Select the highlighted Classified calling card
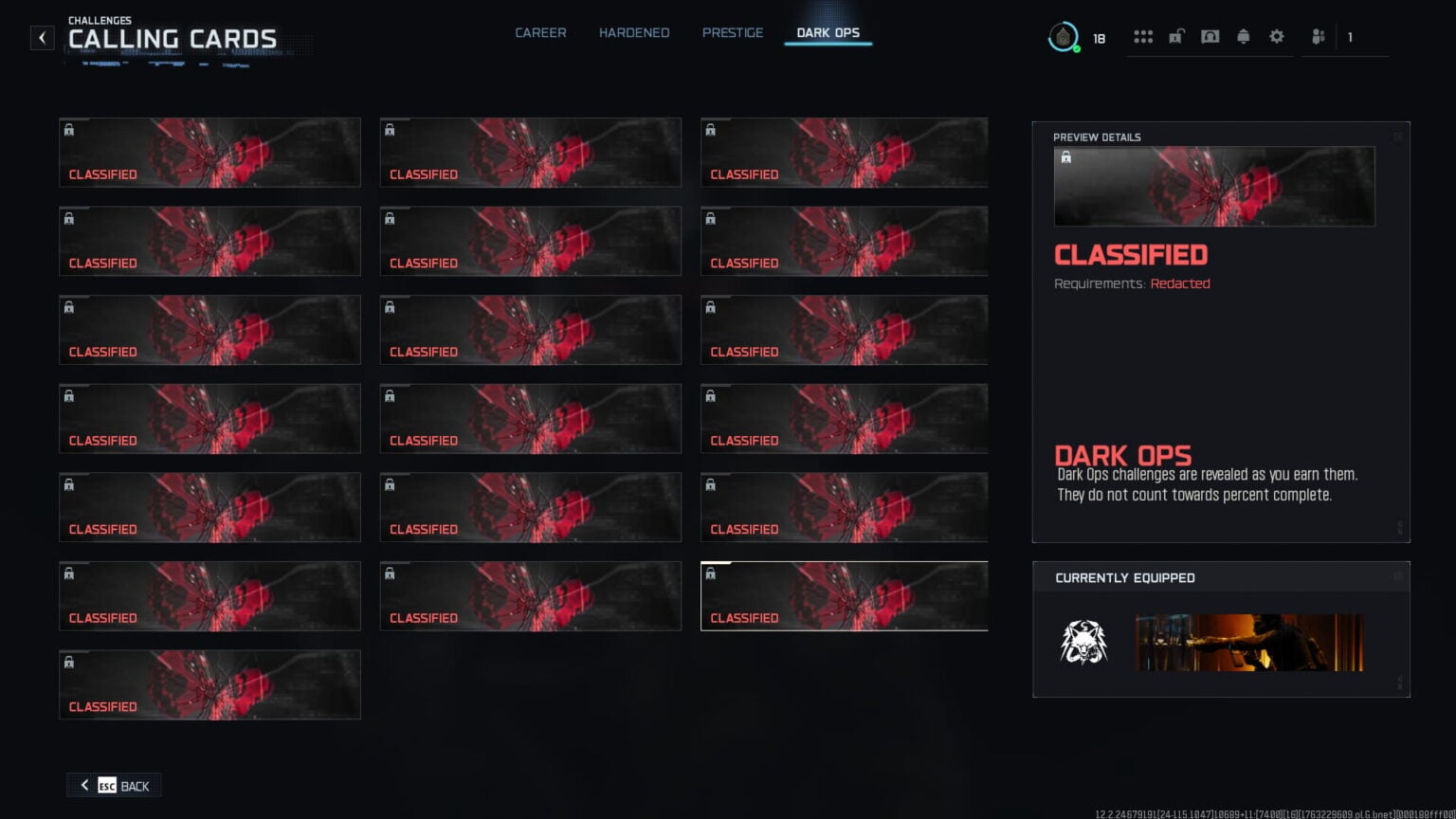 [x=843, y=596]
